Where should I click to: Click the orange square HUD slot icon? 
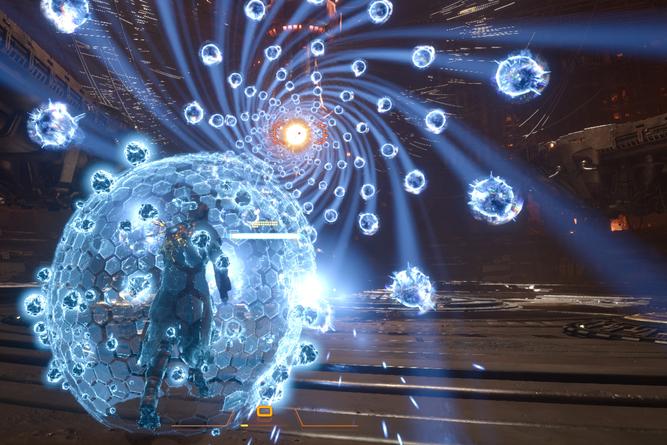(x=264, y=411)
